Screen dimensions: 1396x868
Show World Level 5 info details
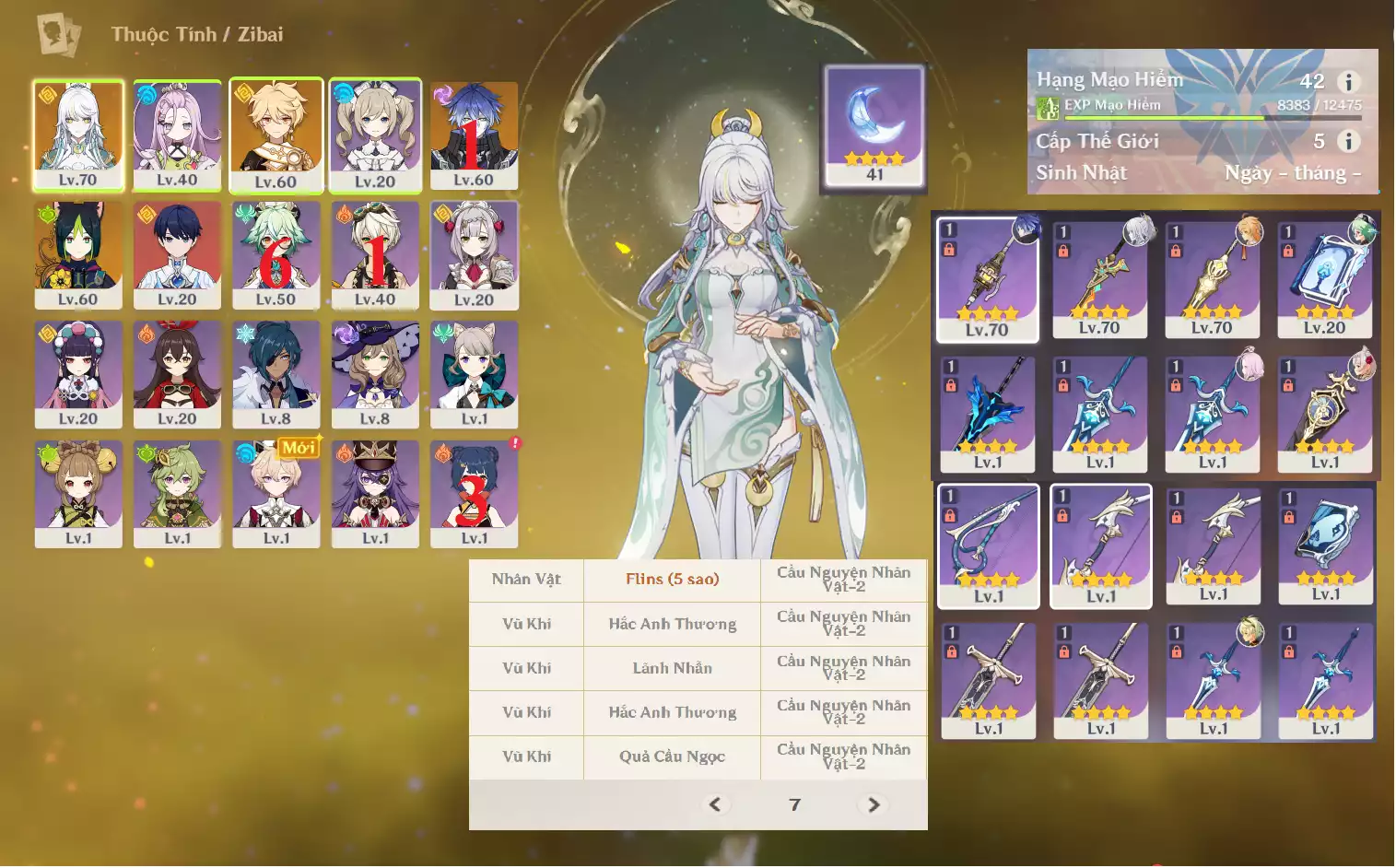point(1347,141)
